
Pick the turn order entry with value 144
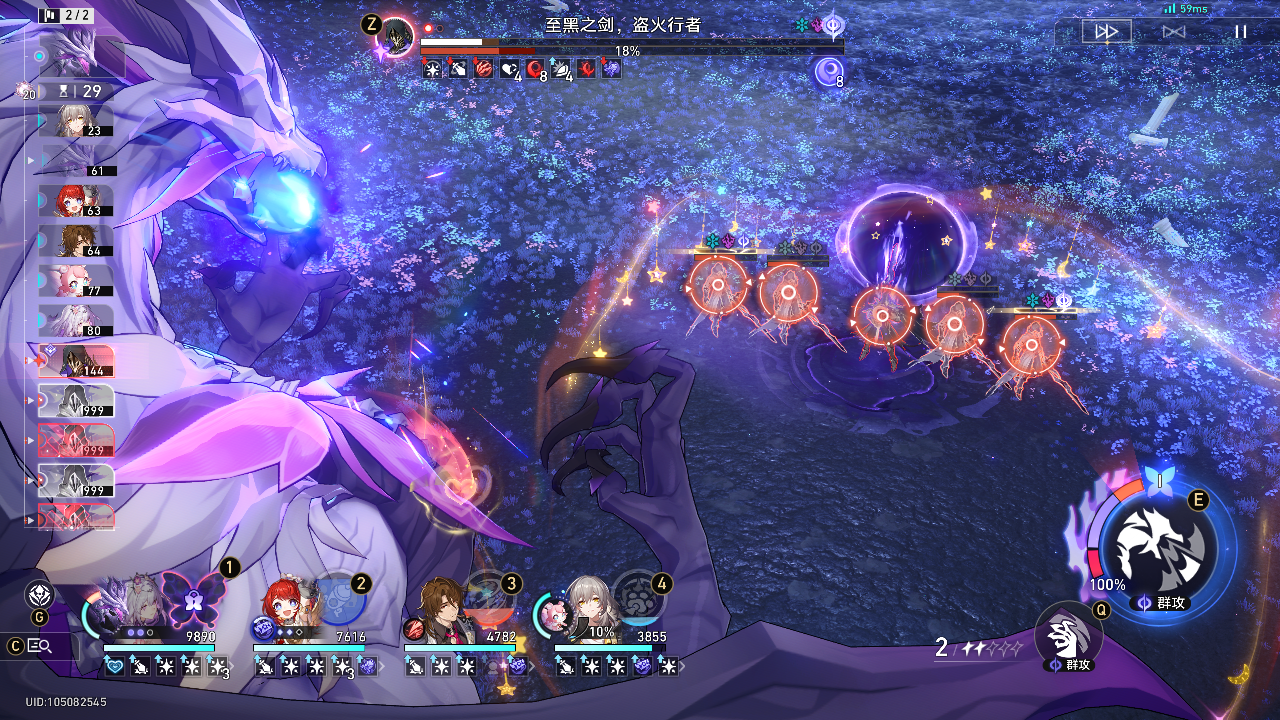coord(75,361)
